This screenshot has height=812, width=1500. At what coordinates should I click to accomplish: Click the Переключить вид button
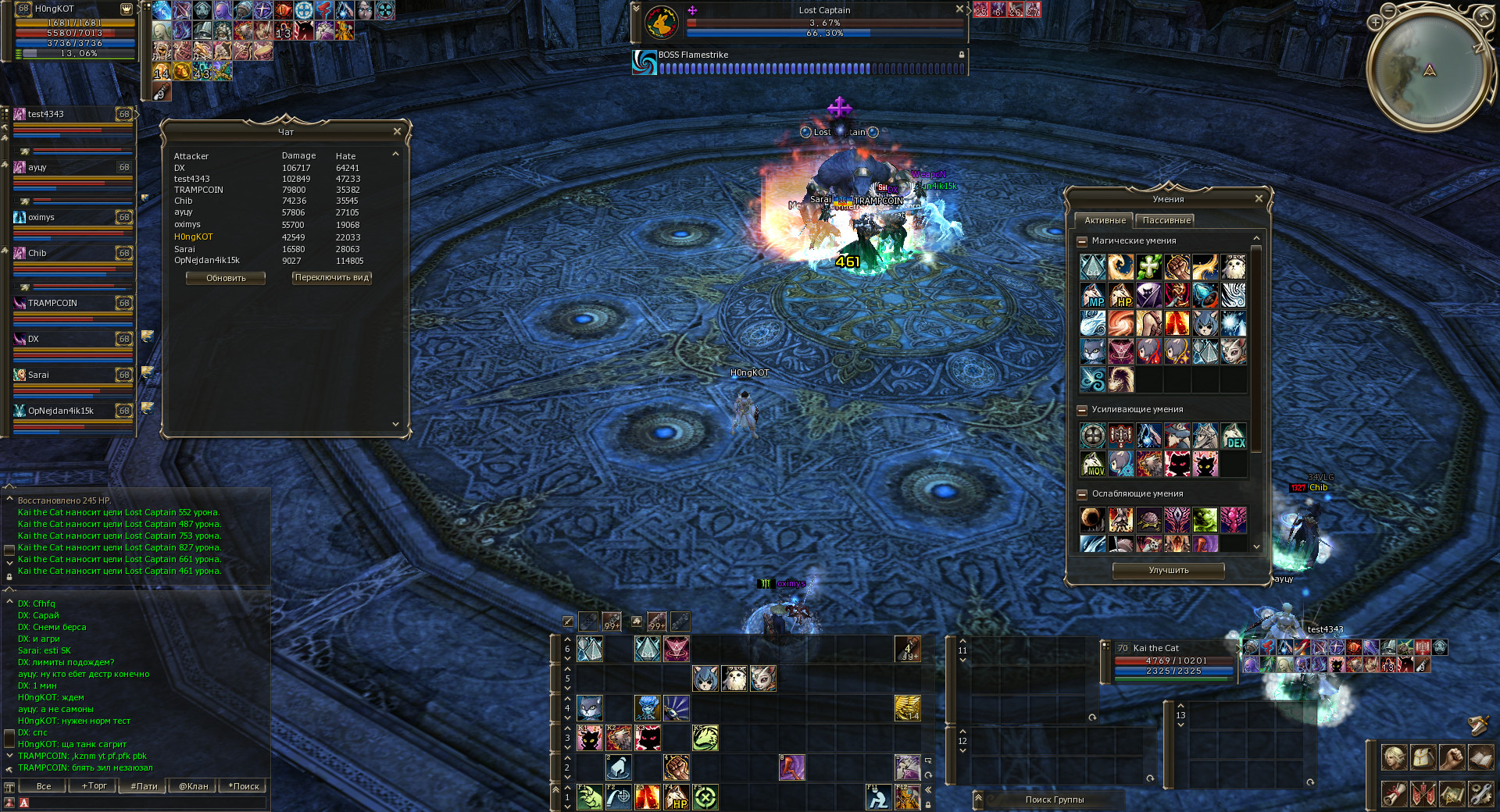[332, 277]
